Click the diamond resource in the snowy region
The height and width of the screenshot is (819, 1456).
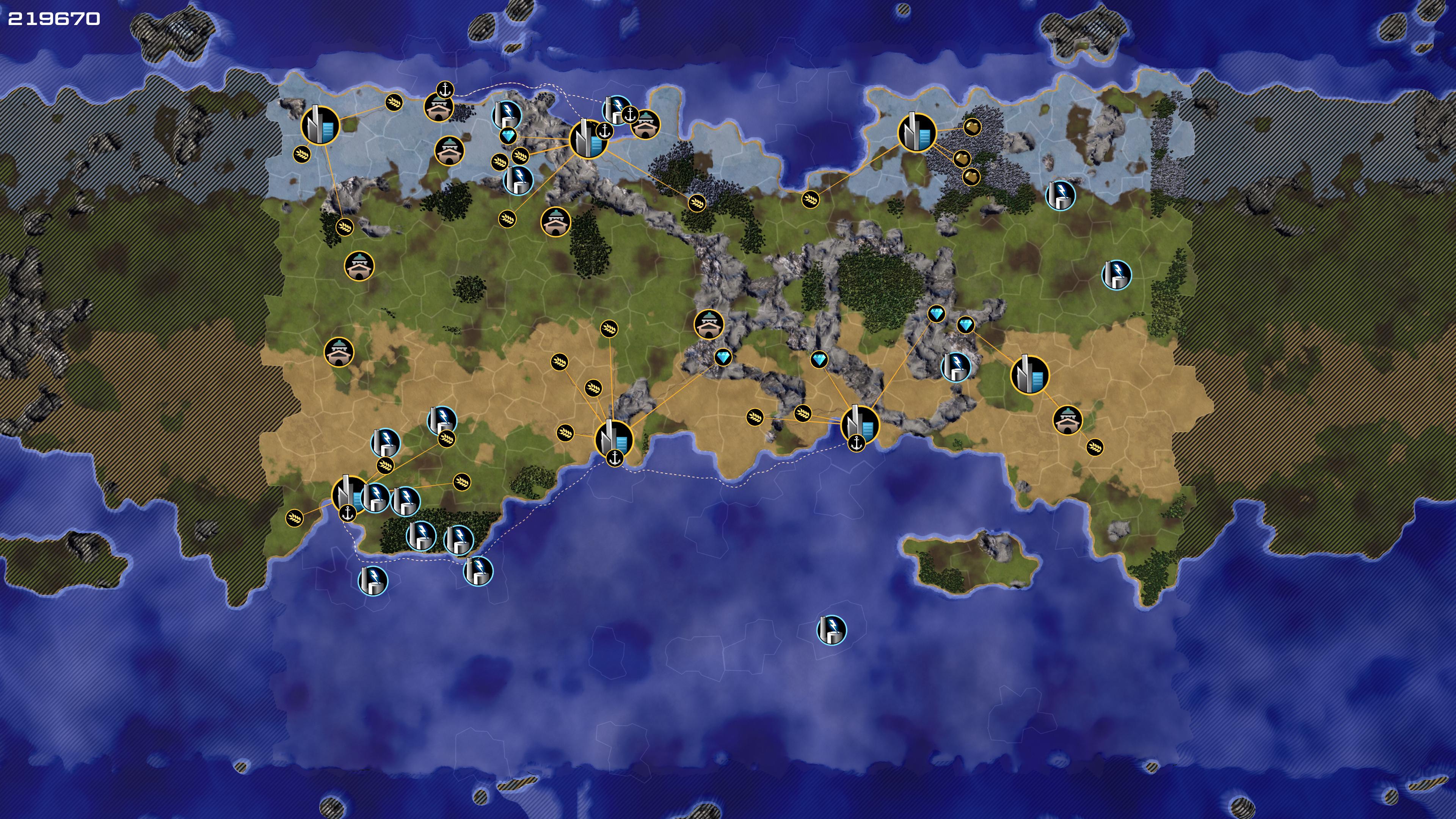tap(508, 136)
